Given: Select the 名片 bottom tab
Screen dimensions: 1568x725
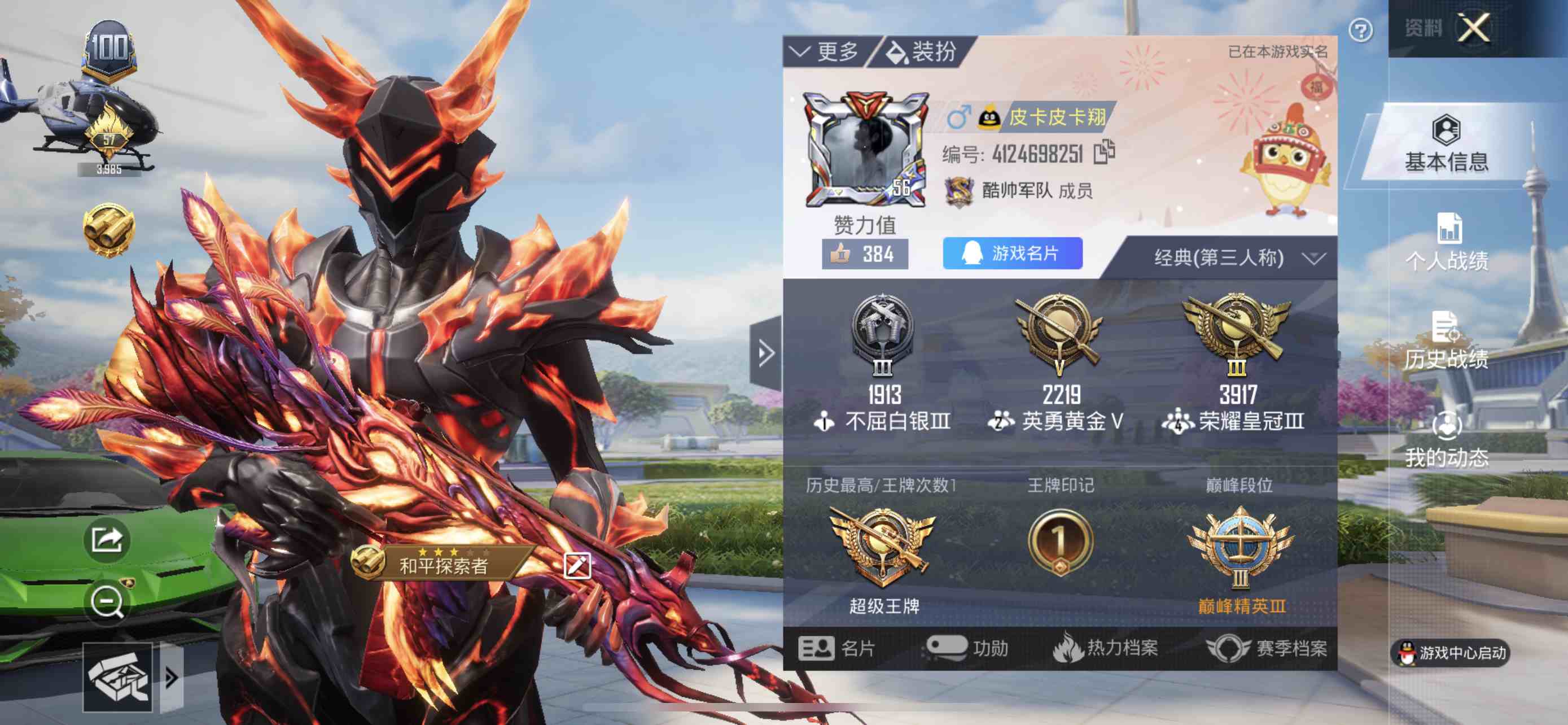Looking at the screenshot, I should click(836, 648).
